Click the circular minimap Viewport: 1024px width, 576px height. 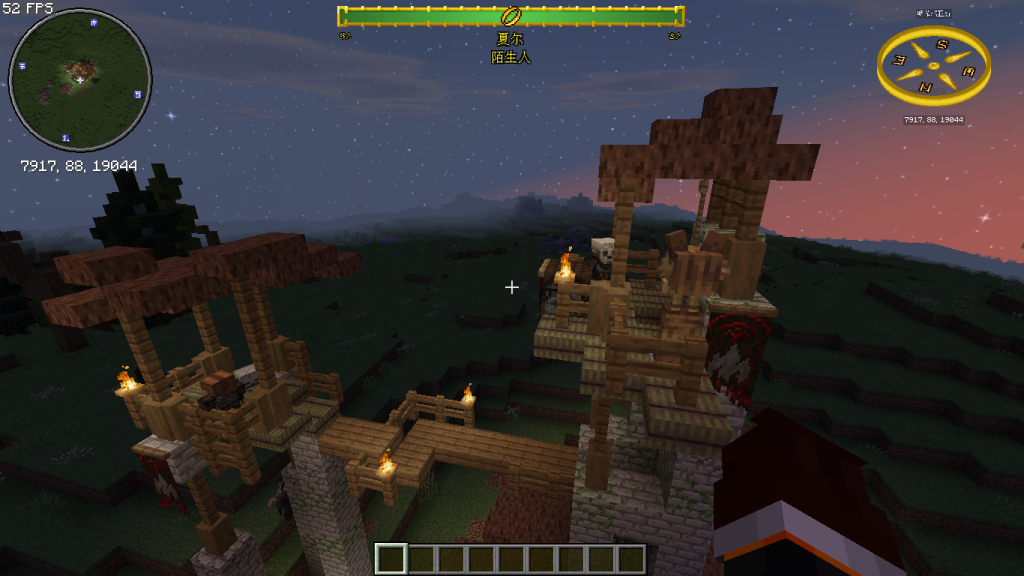(x=80, y=80)
